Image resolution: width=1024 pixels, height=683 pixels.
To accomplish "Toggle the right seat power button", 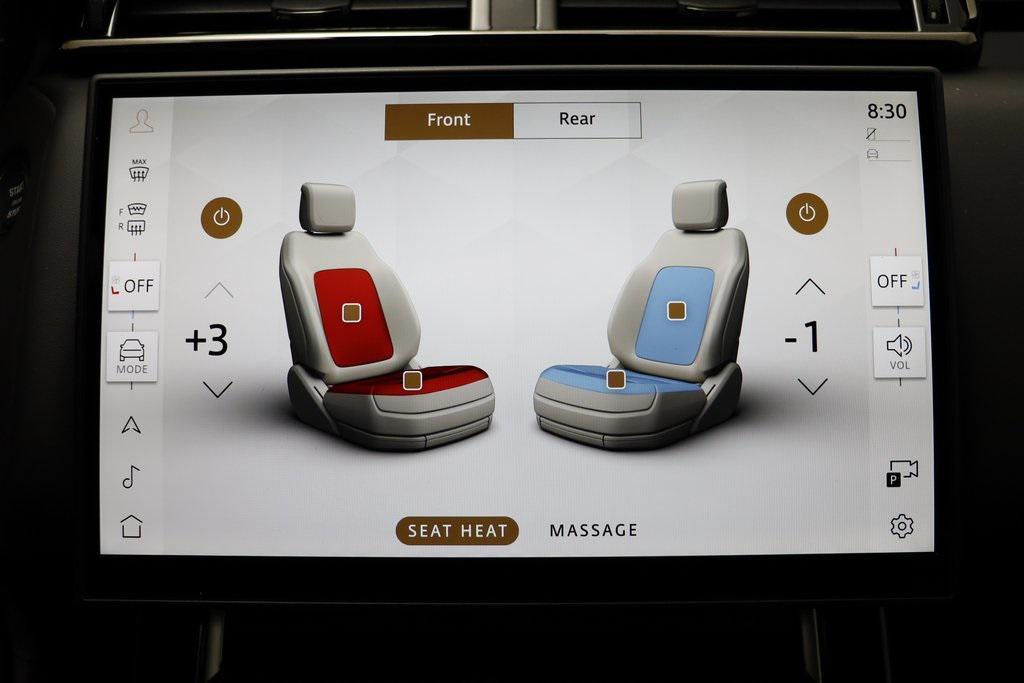I will pos(807,214).
